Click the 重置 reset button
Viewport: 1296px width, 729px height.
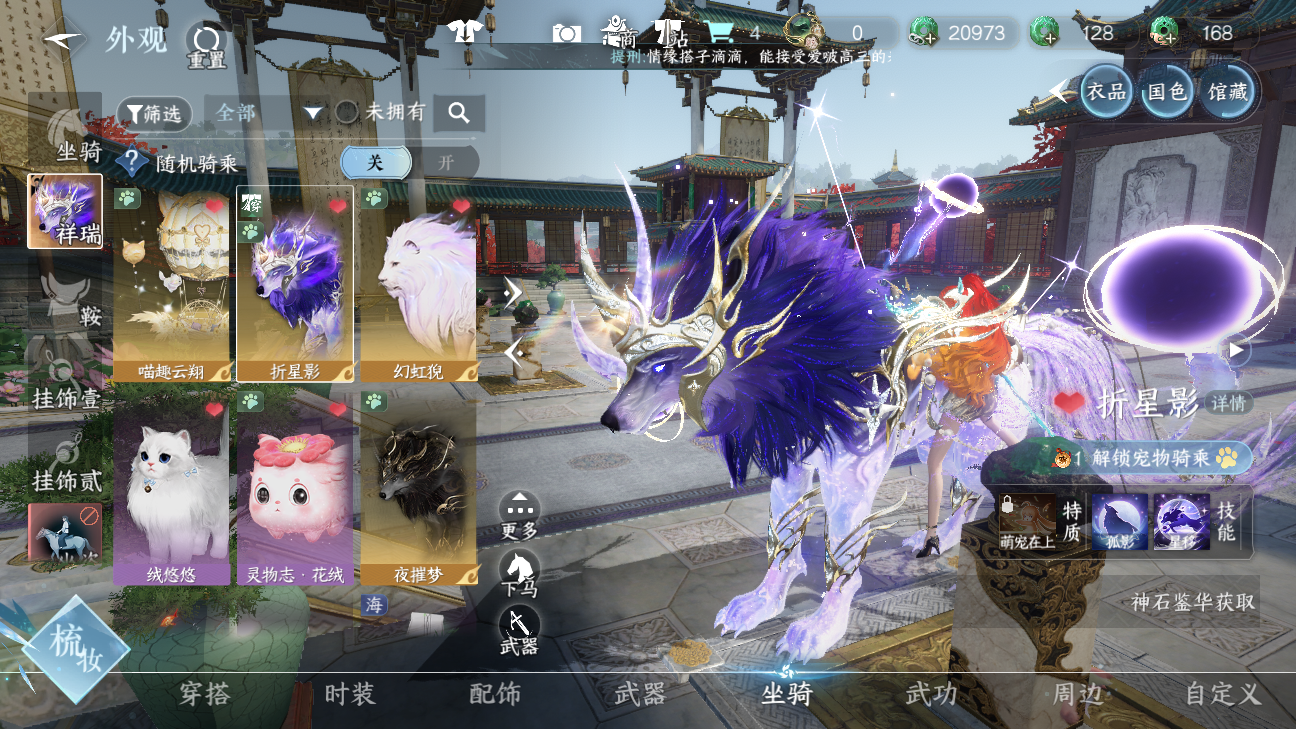click(206, 44)
